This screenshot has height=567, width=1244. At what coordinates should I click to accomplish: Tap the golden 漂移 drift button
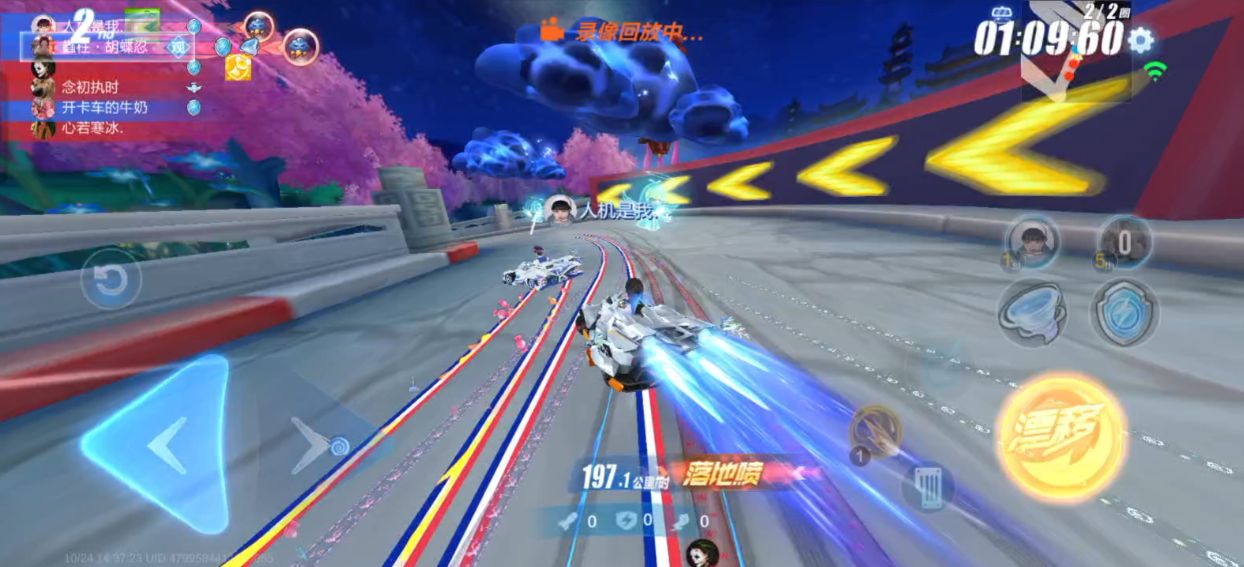click(1061, 436)
